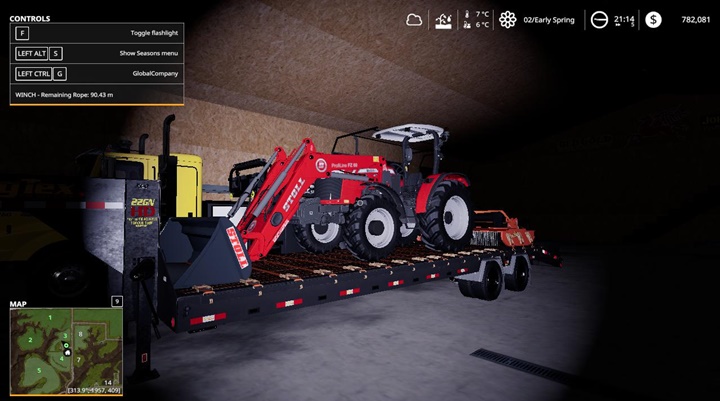The height and width of the screenshot is (401, 720).
Task: Click the cloud weather icon
Action: [x=414, y=19]
